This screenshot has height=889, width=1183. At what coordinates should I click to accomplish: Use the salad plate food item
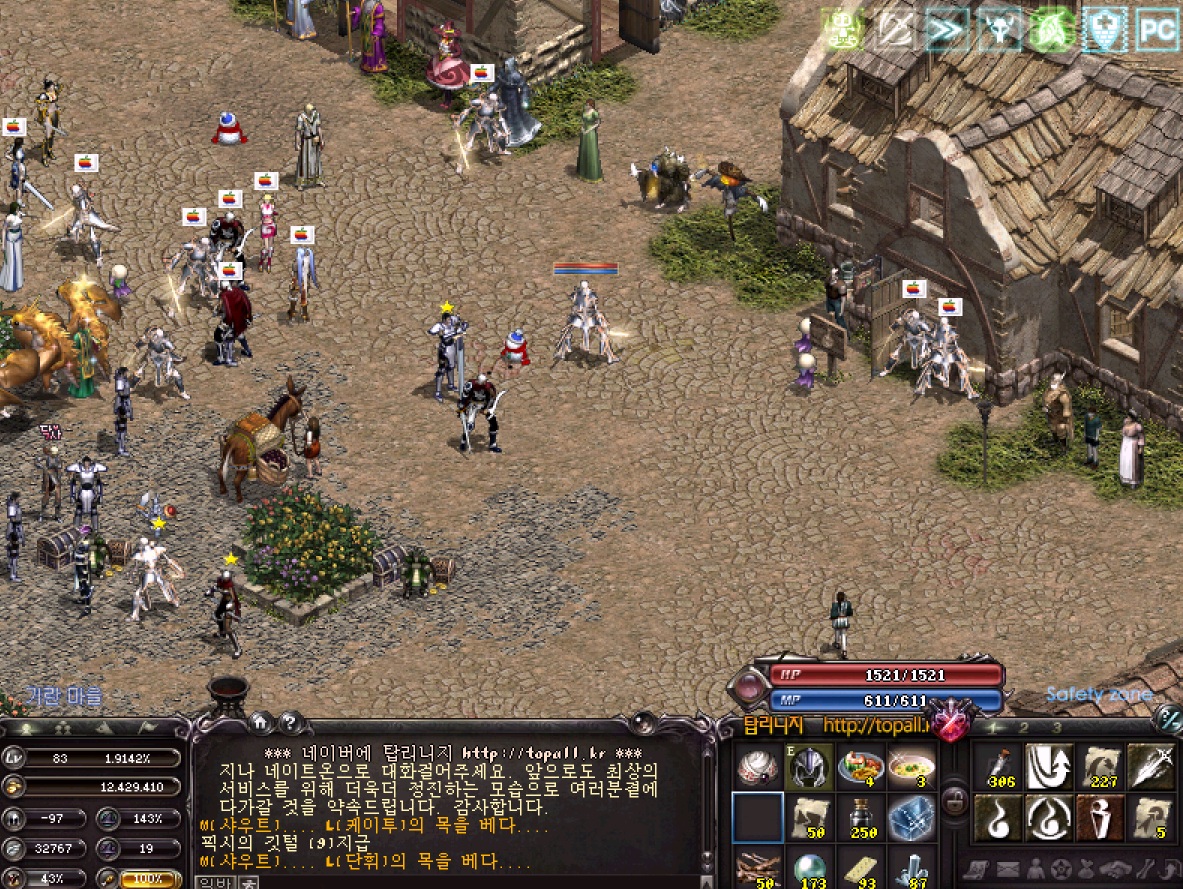pos(861,767)
